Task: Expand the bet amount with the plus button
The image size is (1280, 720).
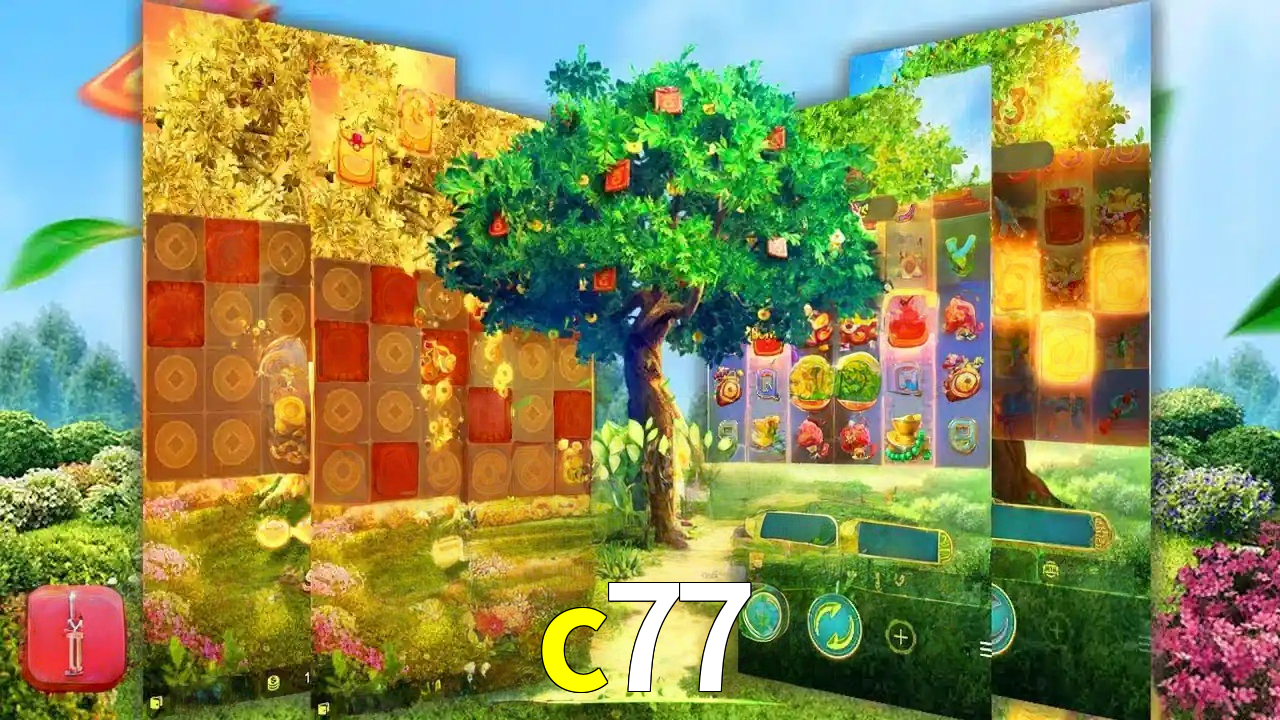Action: pos(900,636)
